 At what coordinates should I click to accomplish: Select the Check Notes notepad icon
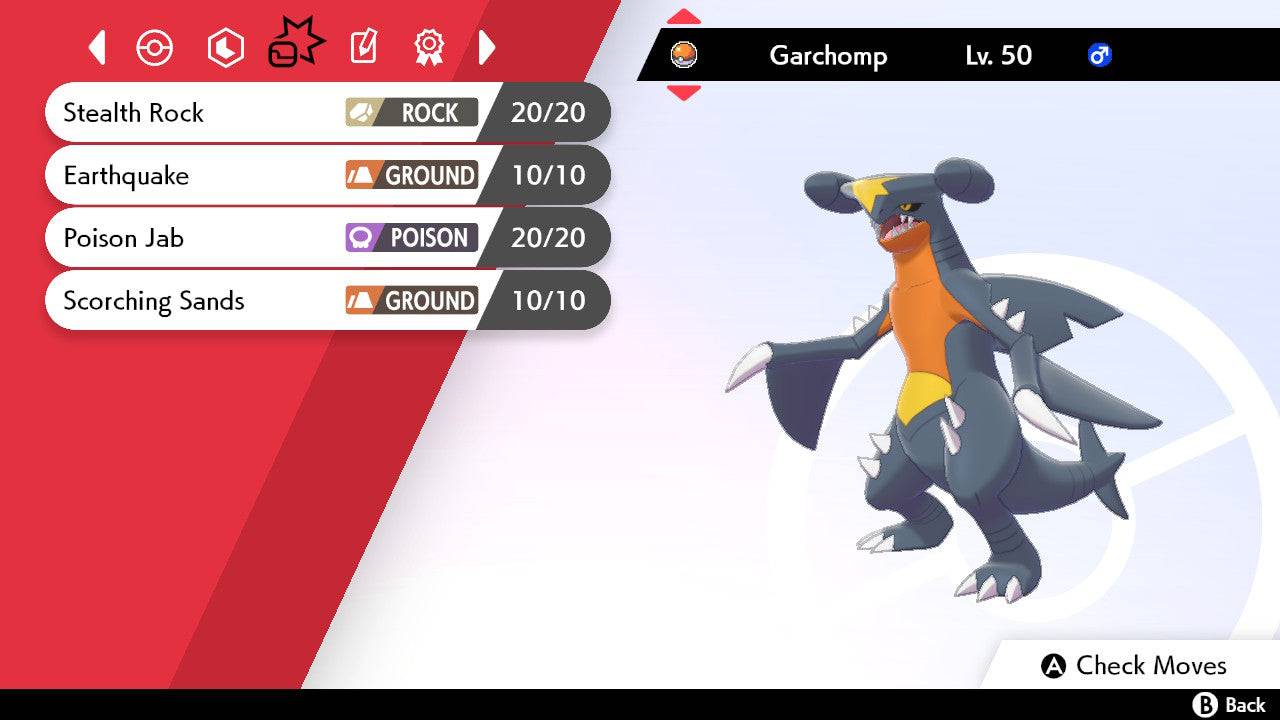click(362, 47)
